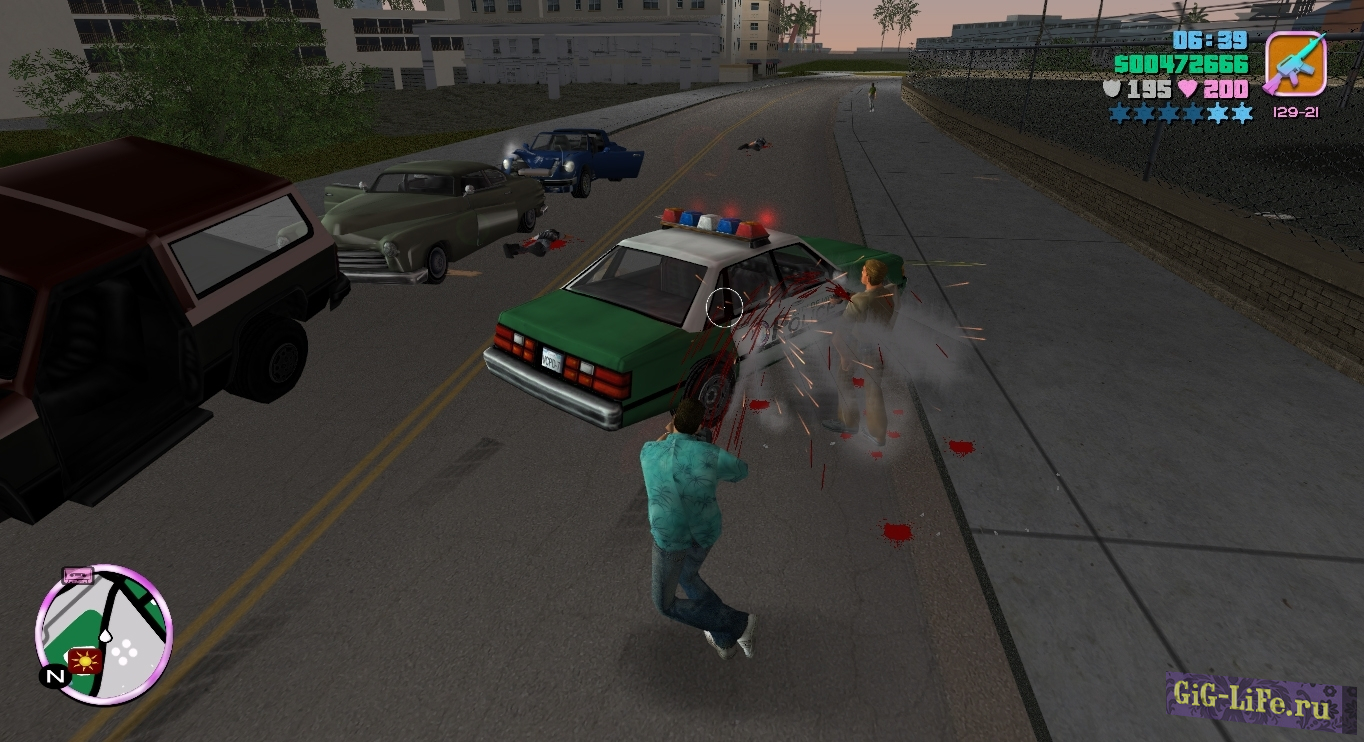Click the ammo counter reading 129-21
1364x742 pixels.
[x=1296, y=112]
